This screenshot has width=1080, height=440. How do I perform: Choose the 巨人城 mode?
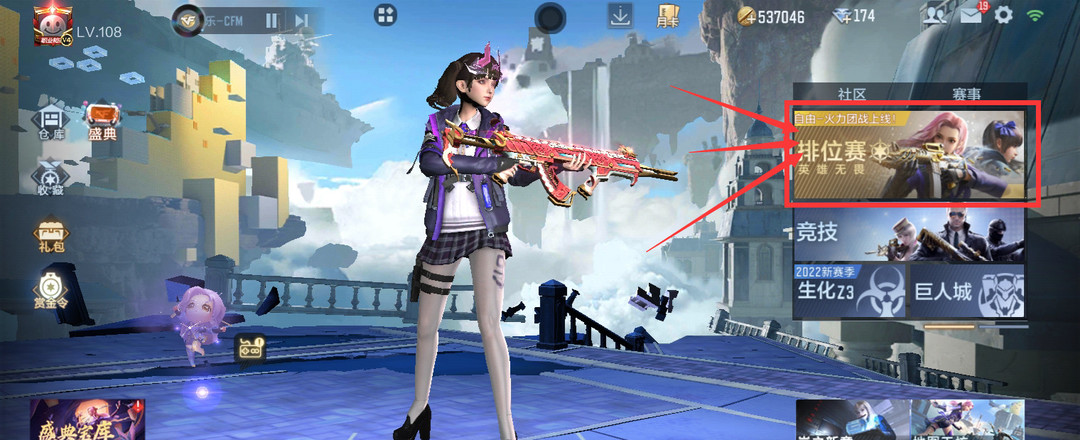[967, 290]
